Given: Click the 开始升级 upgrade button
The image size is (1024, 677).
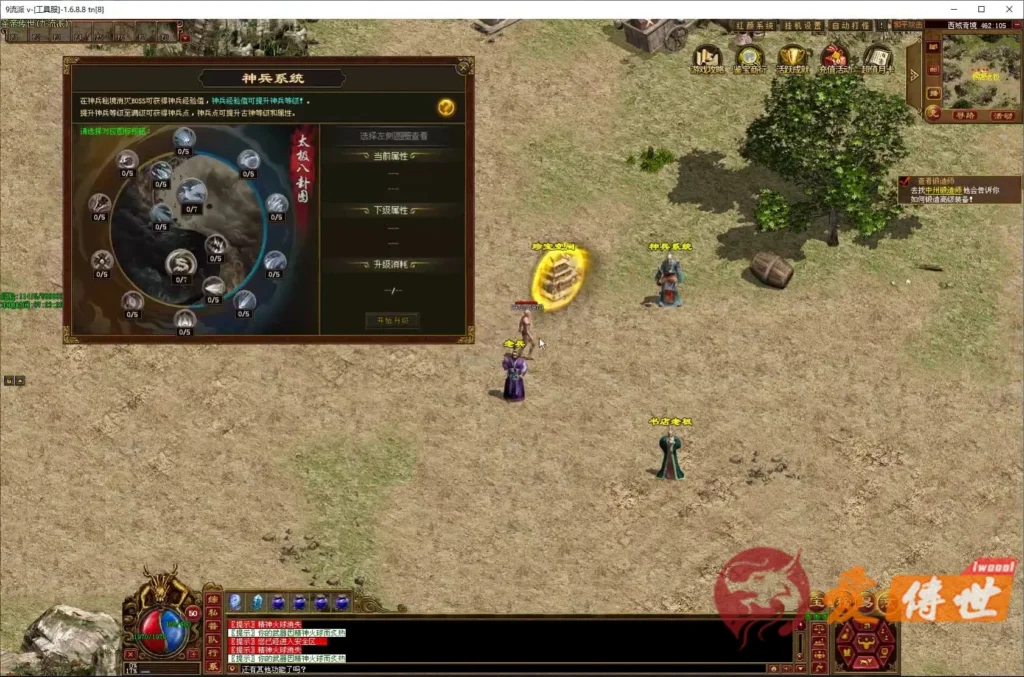Looking at the screenshot, I should coord(391,320).
